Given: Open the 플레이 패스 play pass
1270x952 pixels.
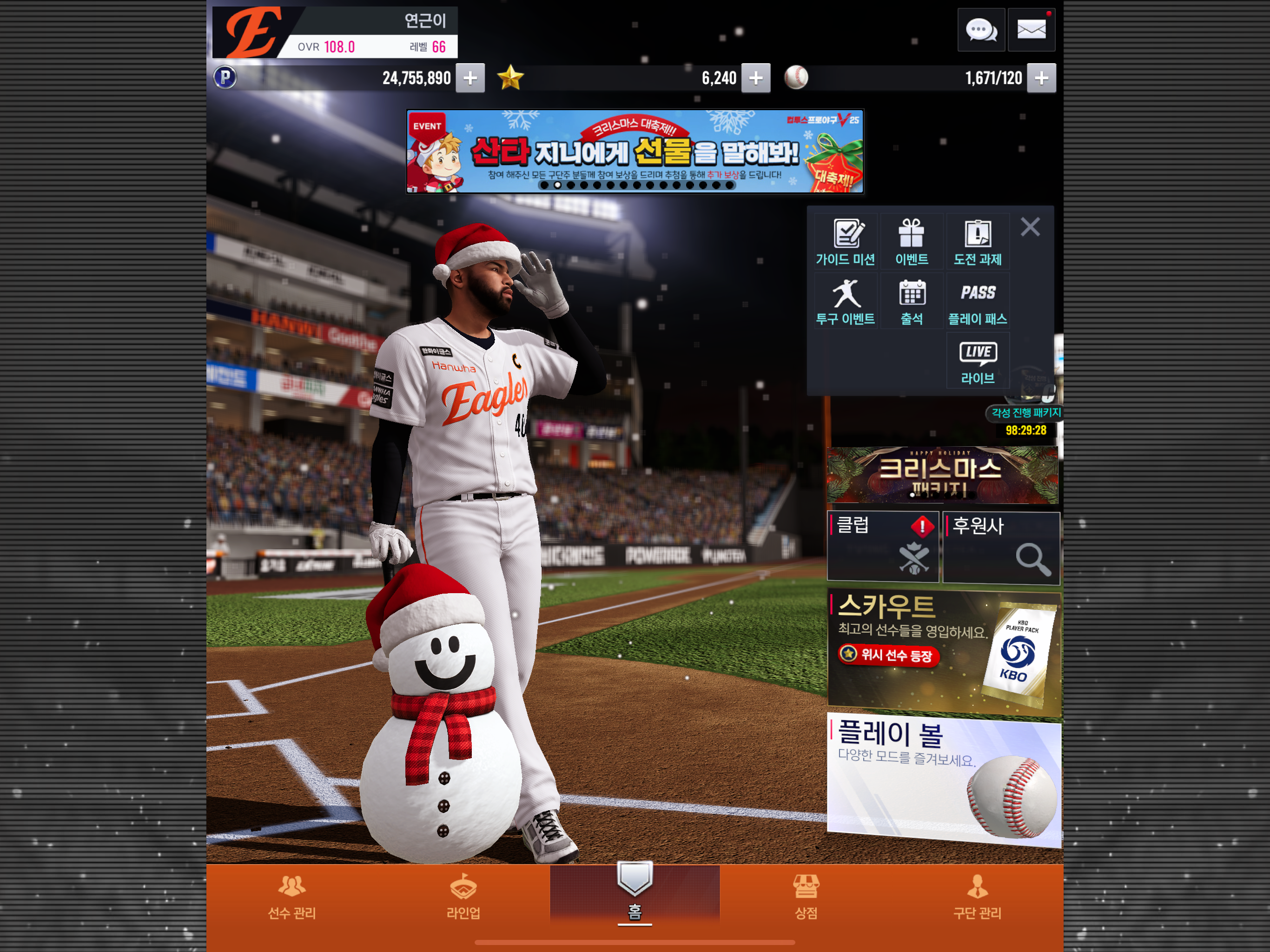Looking at the screenshot, I should [x=977, y=301].
